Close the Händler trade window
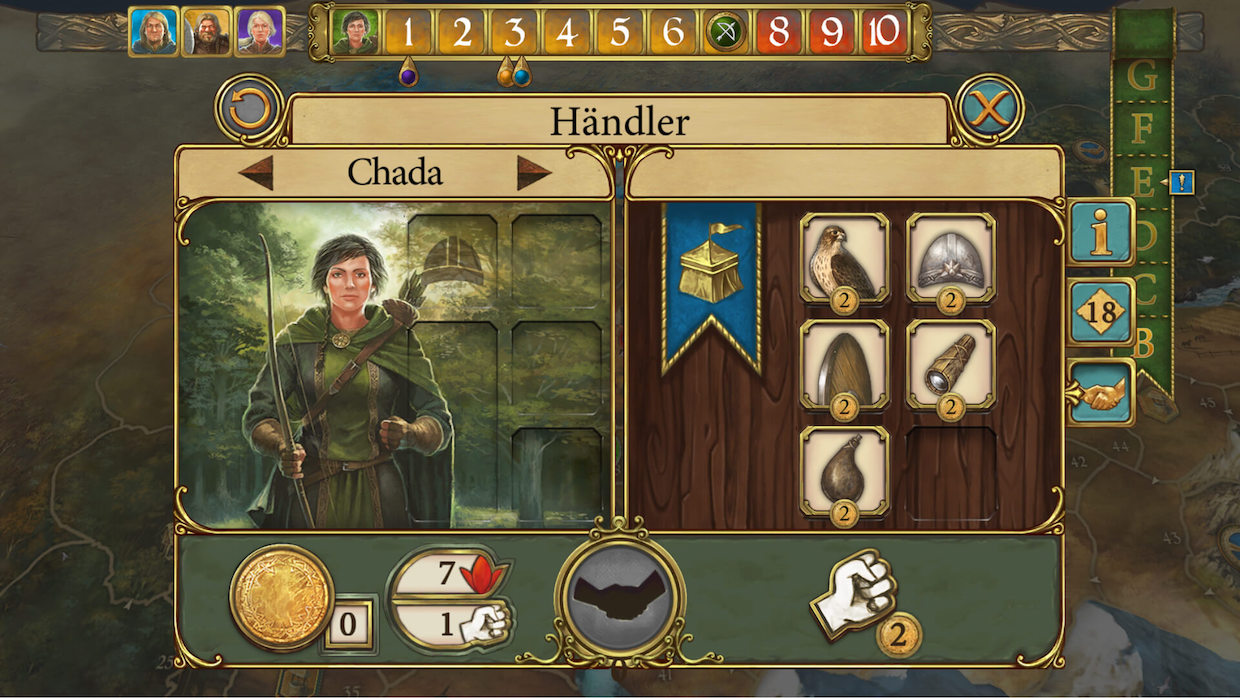Viewport: 1240px width, 698px height. point(988,108)
